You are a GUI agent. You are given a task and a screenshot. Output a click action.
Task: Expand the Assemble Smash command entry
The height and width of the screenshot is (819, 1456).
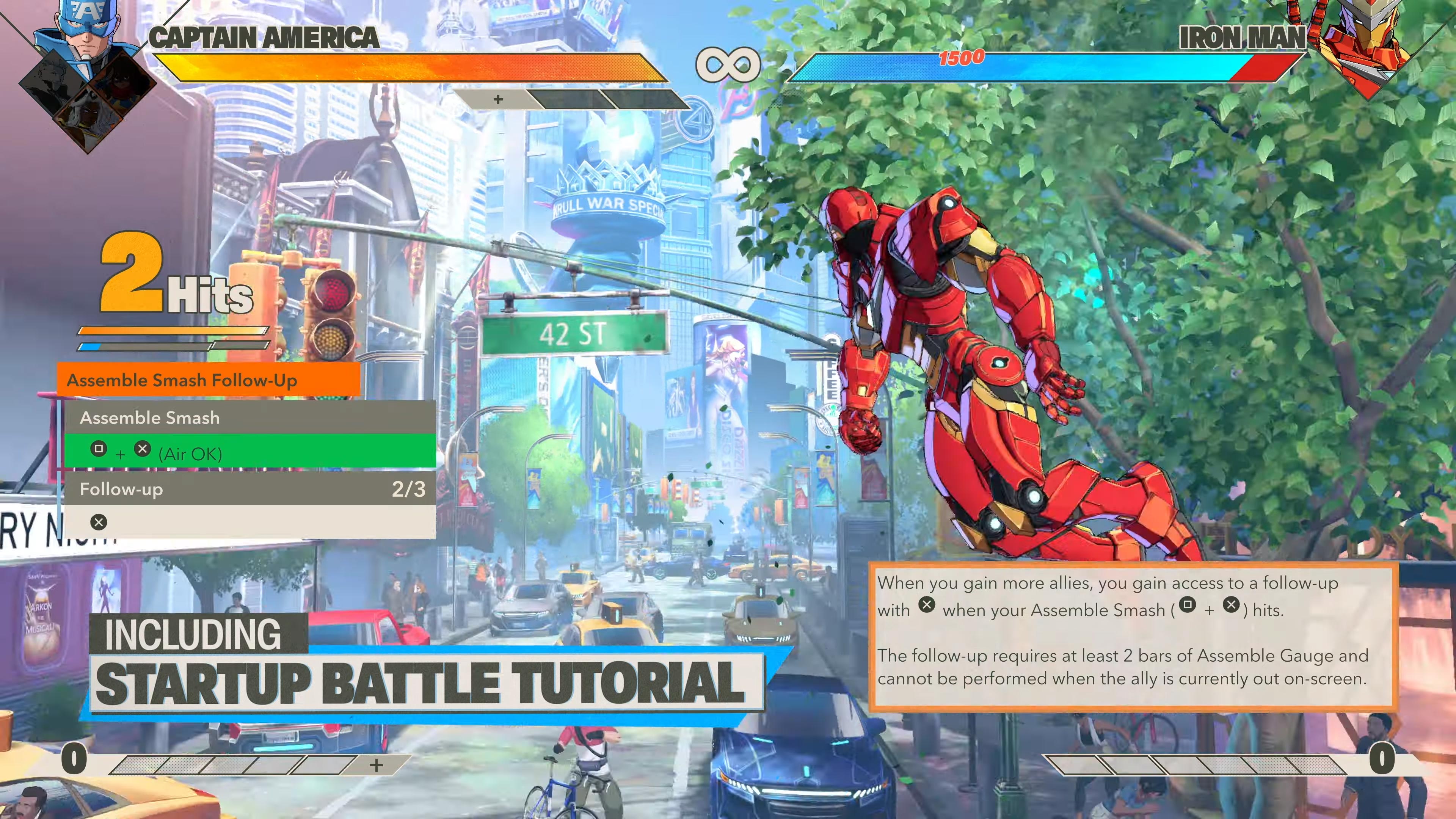[x=150, y=418]
